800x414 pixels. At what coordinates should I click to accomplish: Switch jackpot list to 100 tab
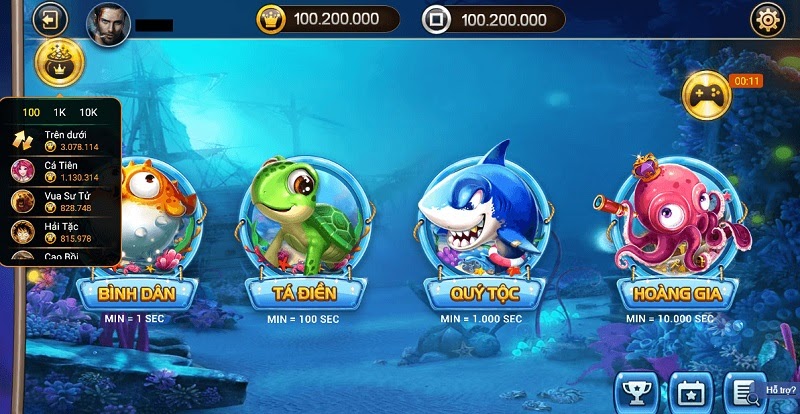(31, 112)
